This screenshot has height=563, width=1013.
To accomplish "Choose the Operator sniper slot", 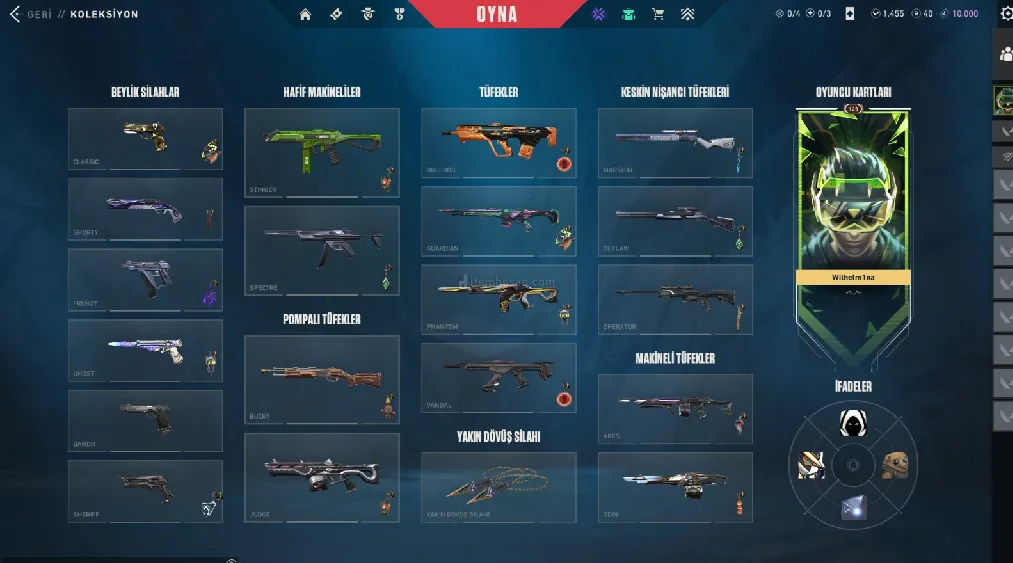I will tap(675, 299).
